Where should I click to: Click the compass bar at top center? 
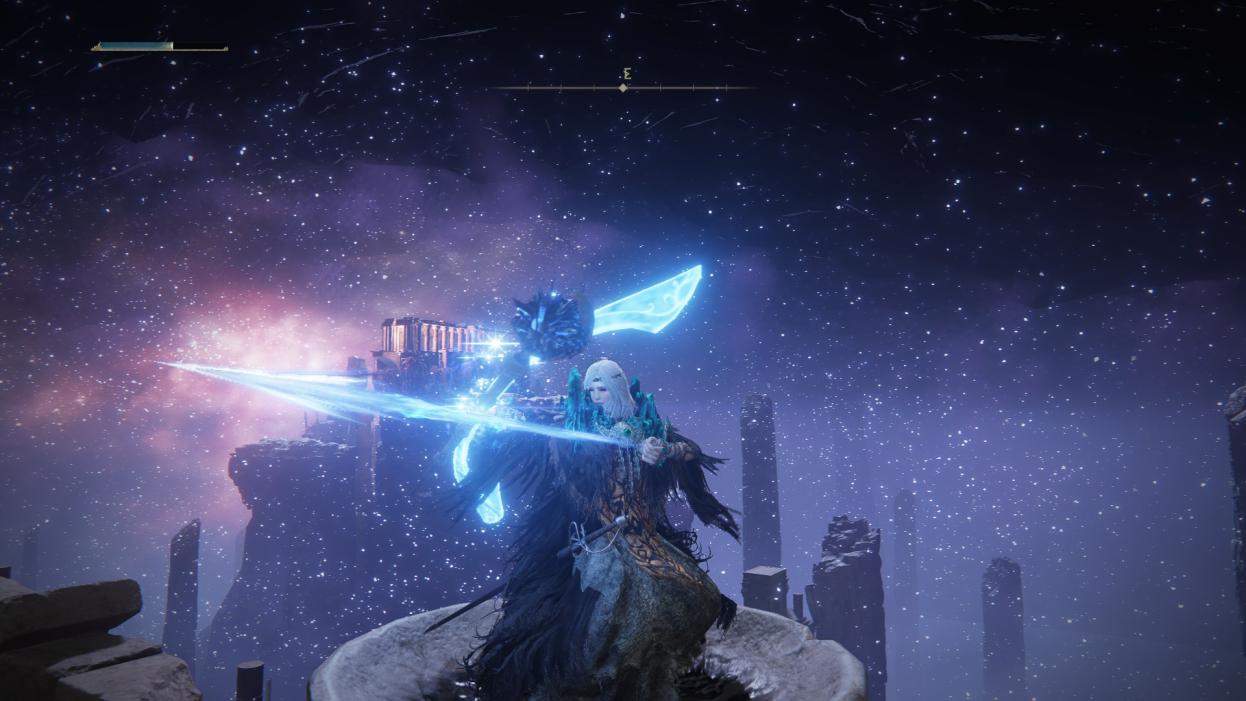622,88
